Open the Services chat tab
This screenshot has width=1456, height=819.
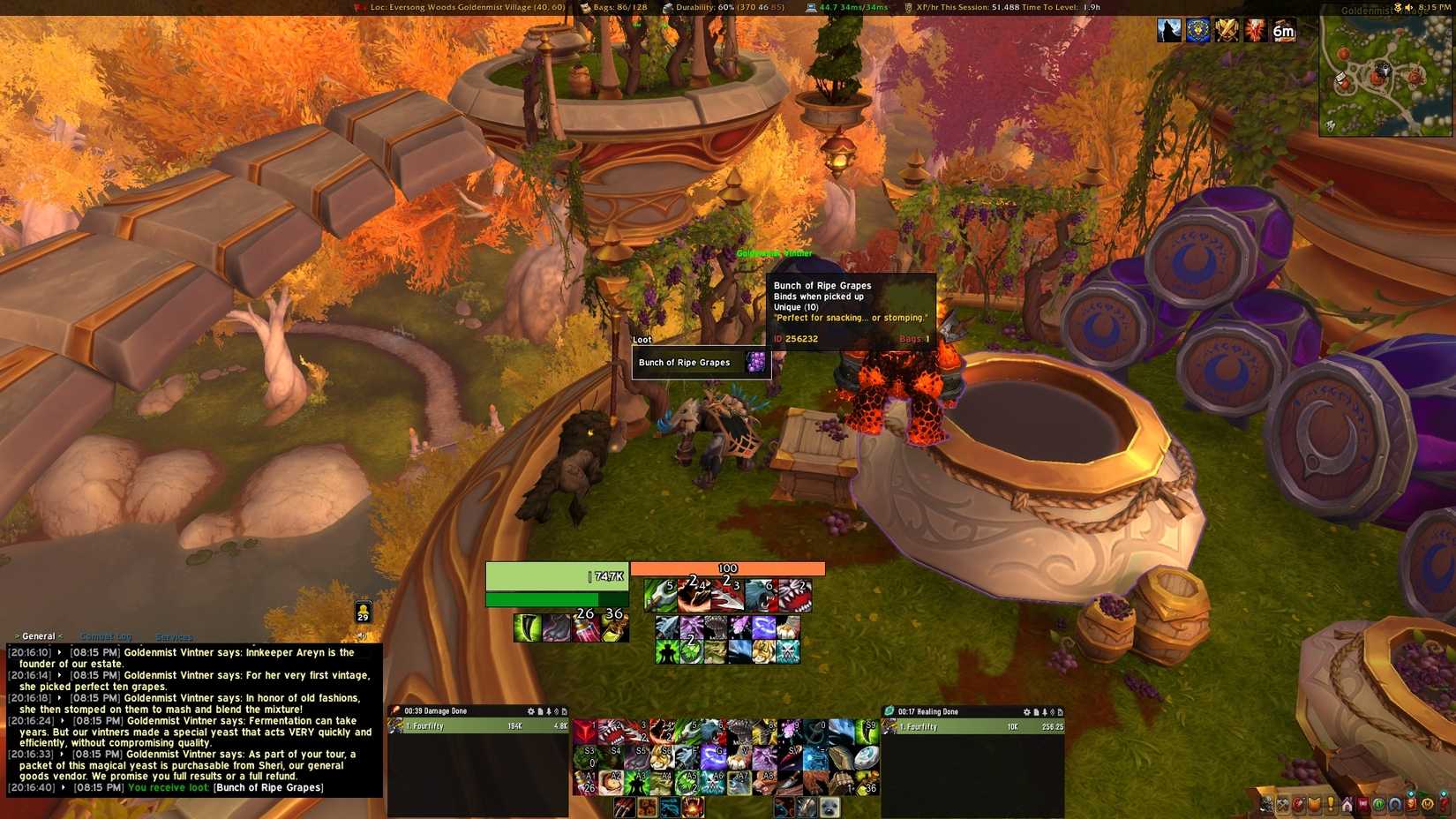pos(173,637)
